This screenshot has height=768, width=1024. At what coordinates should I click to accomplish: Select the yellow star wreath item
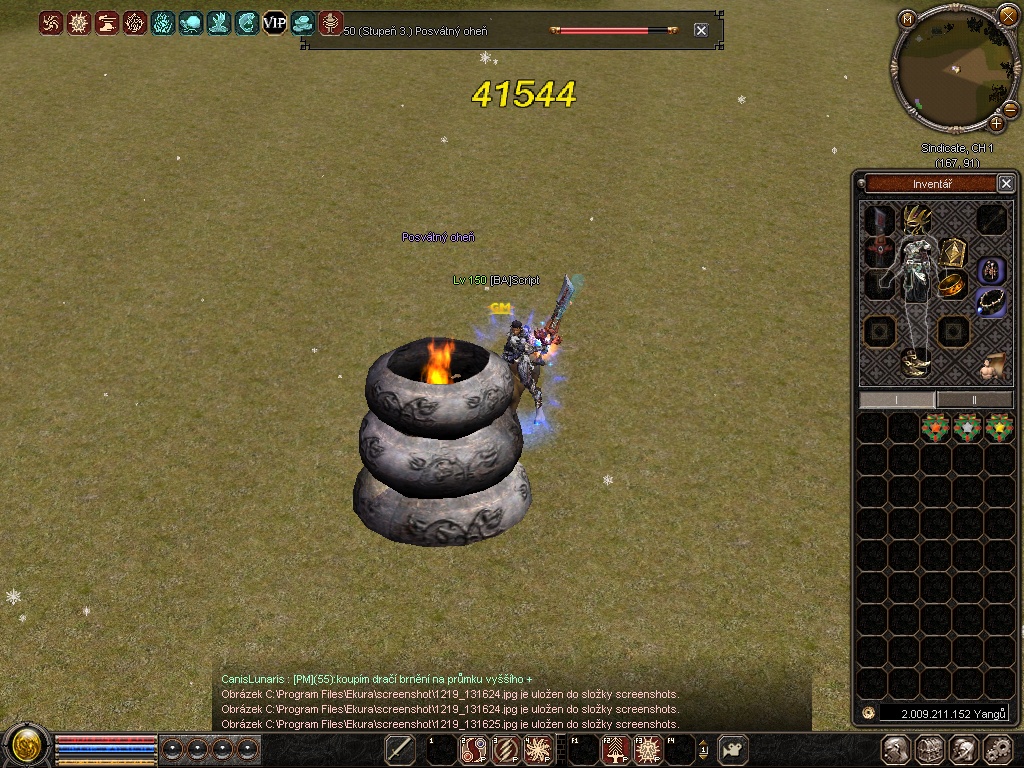998,428
